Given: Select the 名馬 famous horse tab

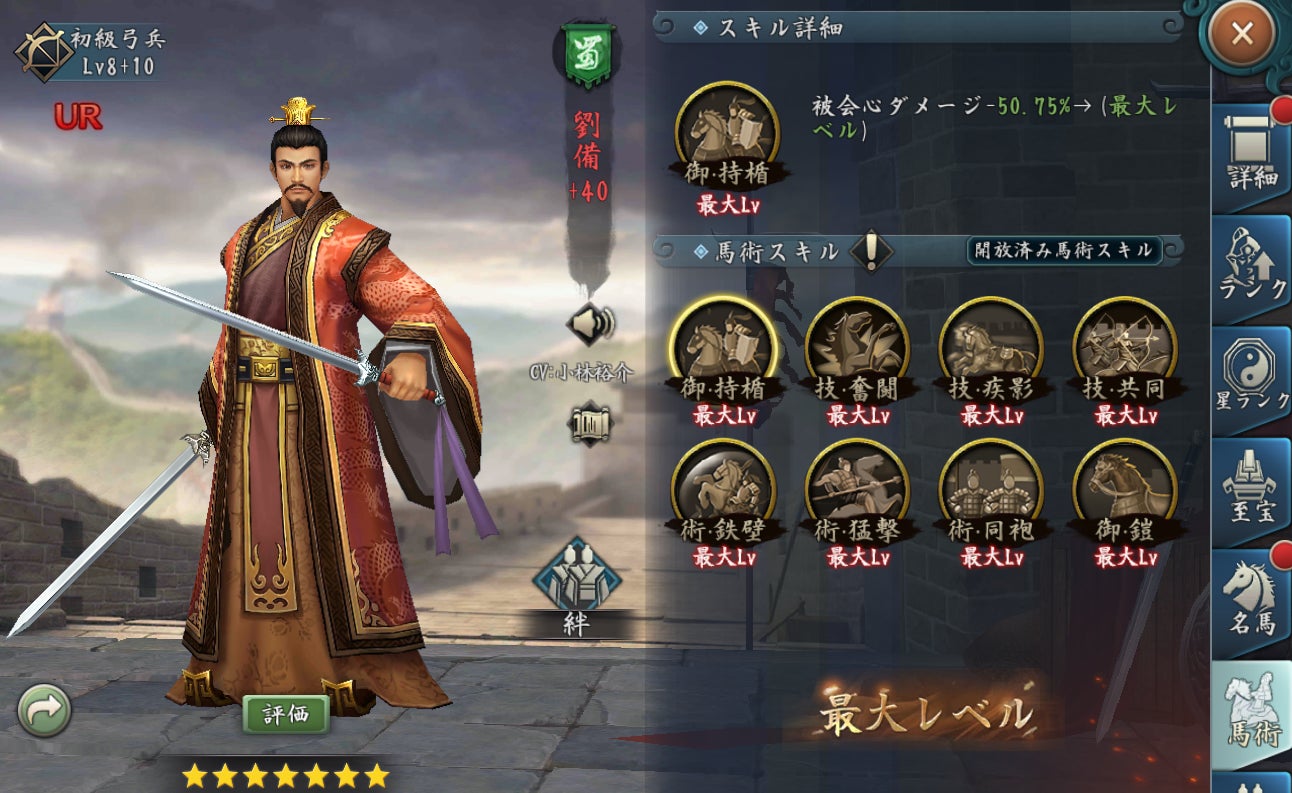Looking at the screenshot, I should click(x=1252, y=602).
